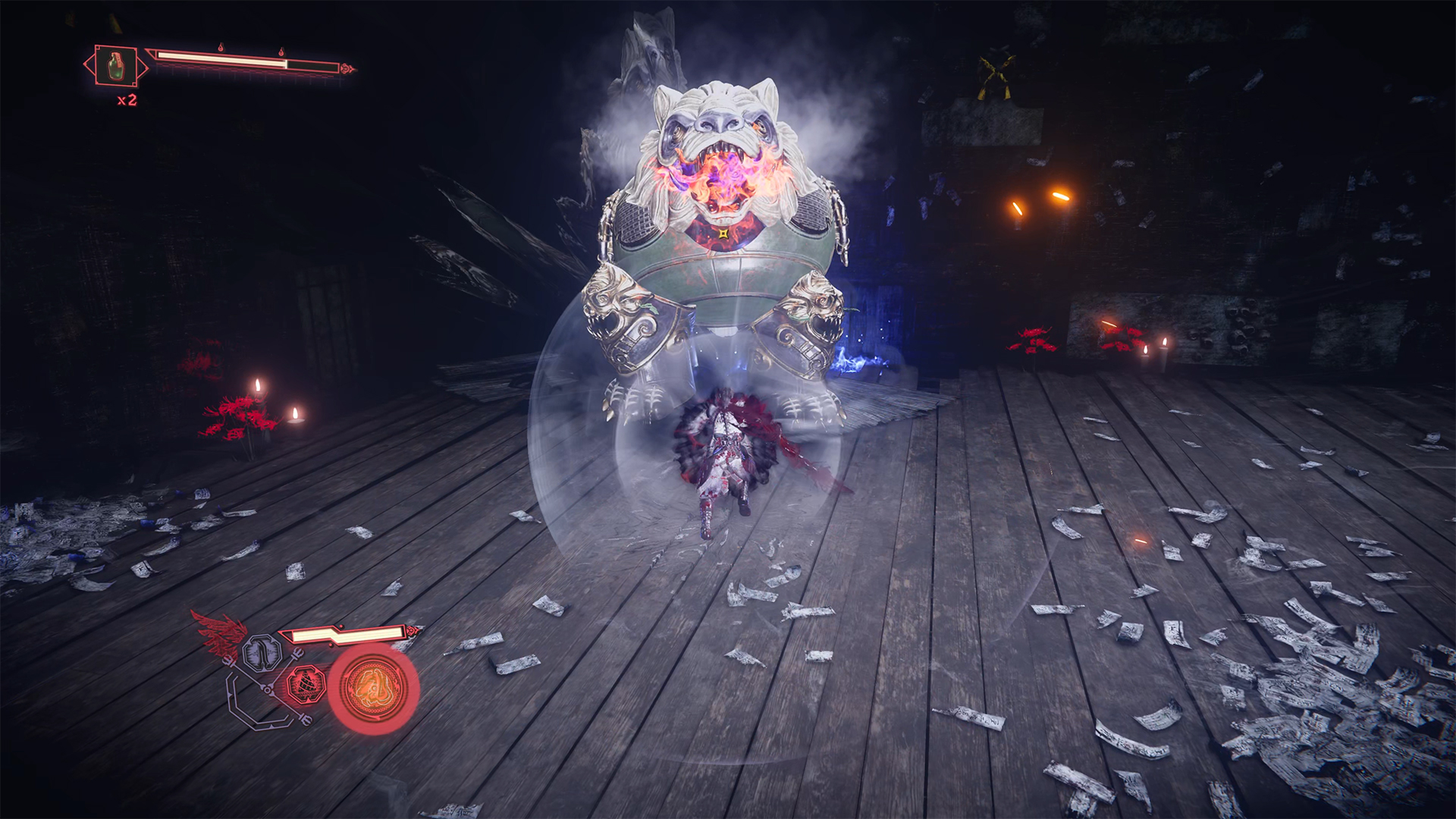Select the red octagonal drill ability
The image size is (1456, 819).
306,684
